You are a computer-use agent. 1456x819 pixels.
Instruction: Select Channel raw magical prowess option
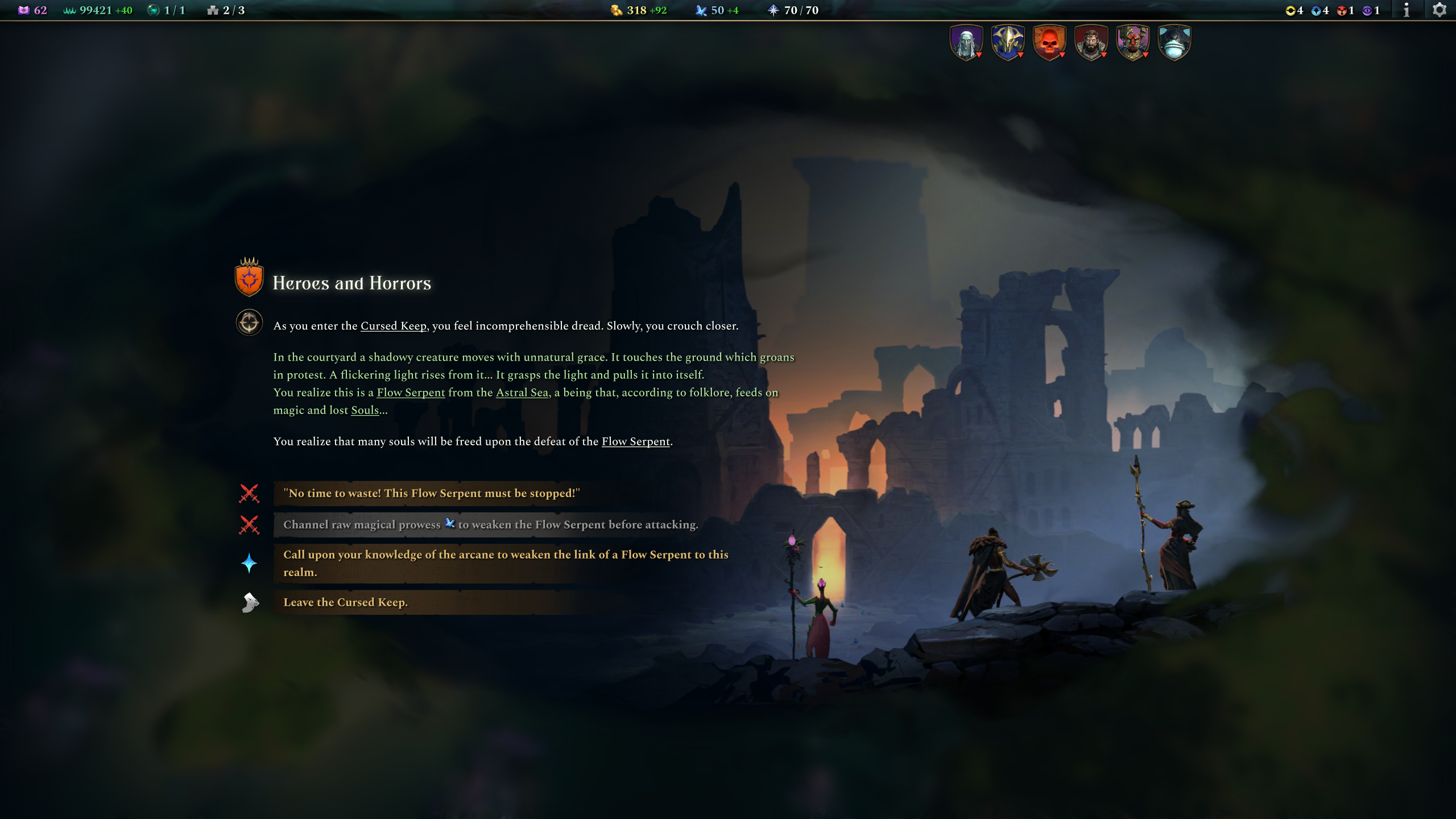(491, 524)
